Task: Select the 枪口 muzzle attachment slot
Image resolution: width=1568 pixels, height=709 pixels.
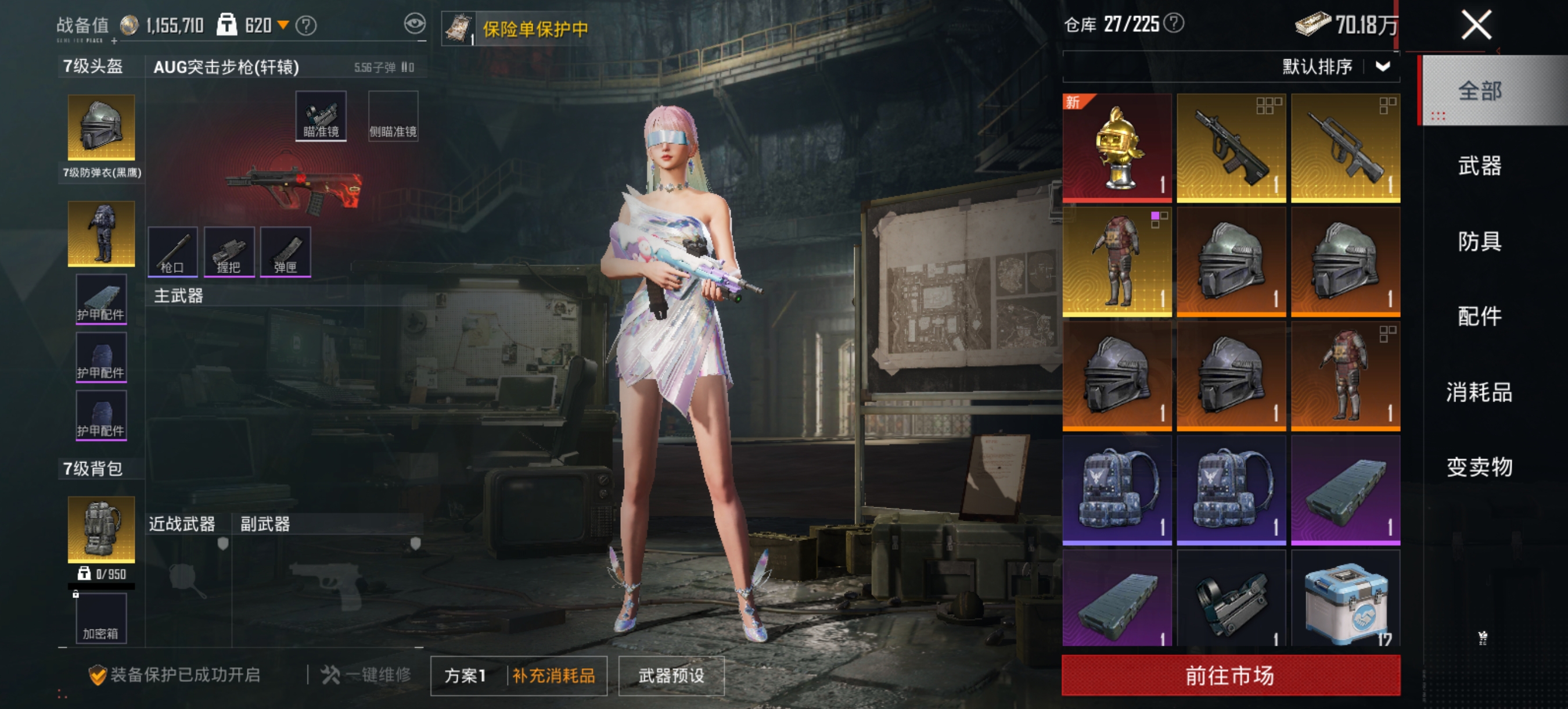Action: click(x=174, y=251)
